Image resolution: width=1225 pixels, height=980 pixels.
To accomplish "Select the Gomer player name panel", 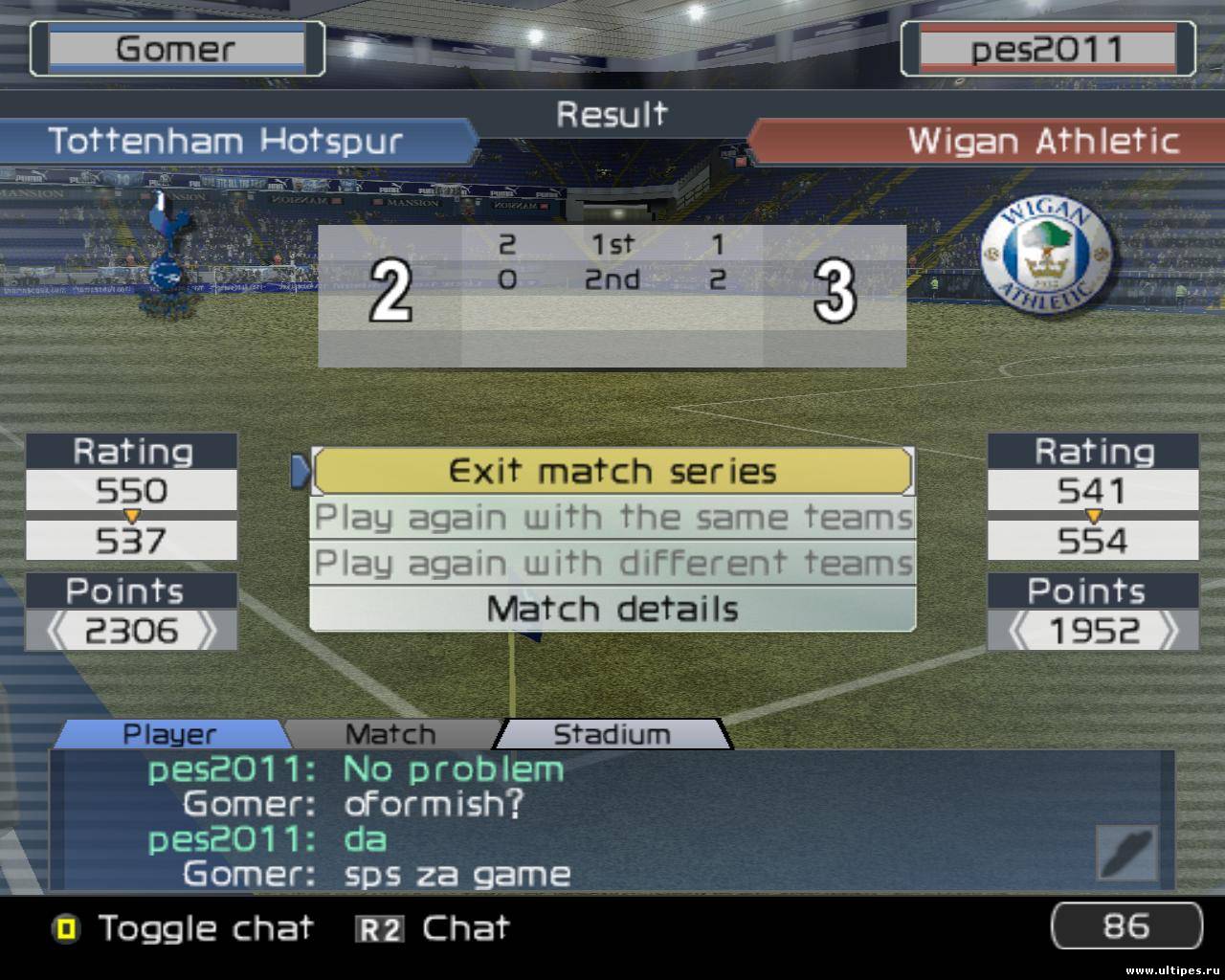I will pyautogui.click(x=176, y=49).
